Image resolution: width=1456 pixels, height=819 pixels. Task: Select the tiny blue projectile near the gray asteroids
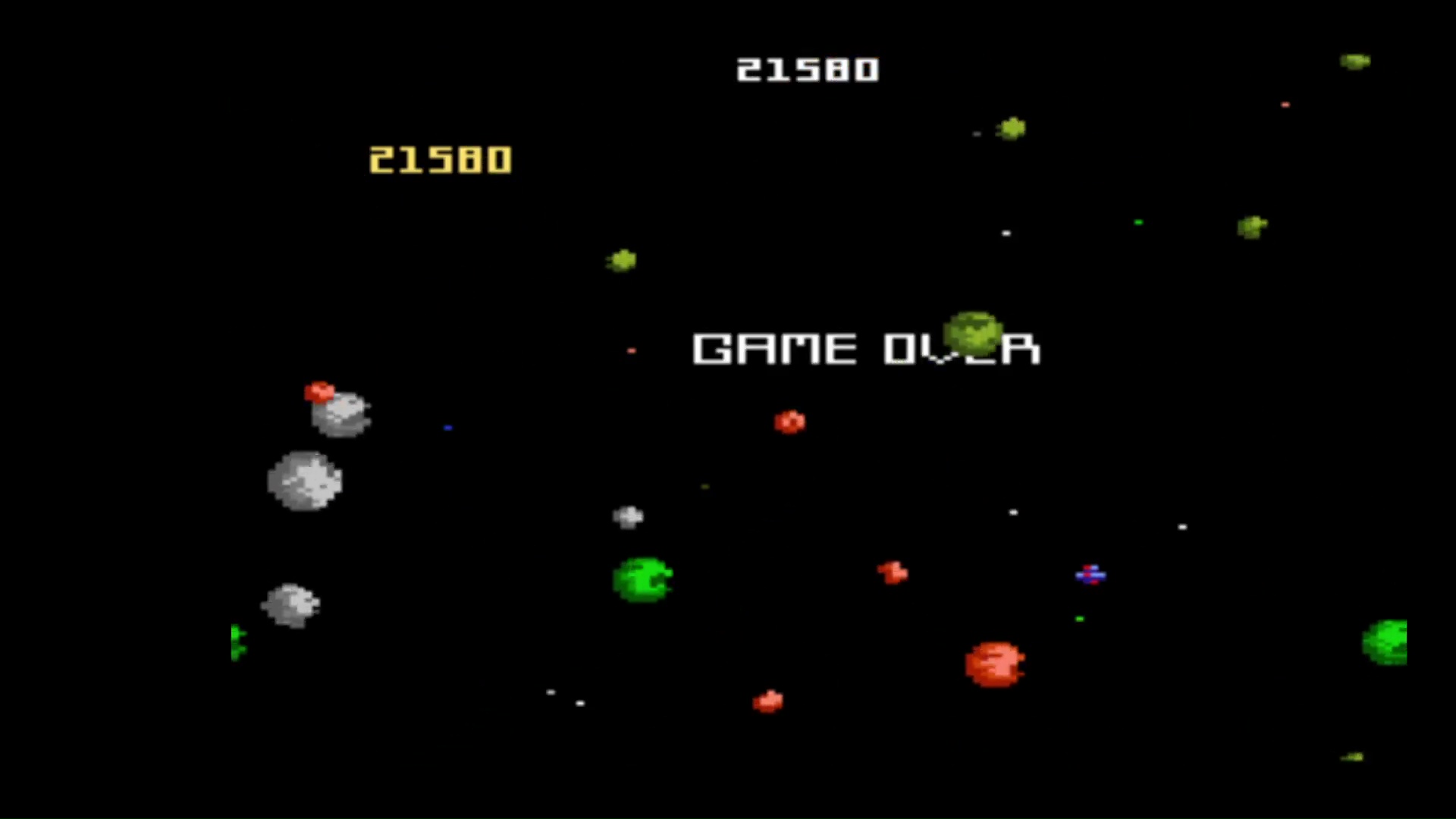point(447,428)
